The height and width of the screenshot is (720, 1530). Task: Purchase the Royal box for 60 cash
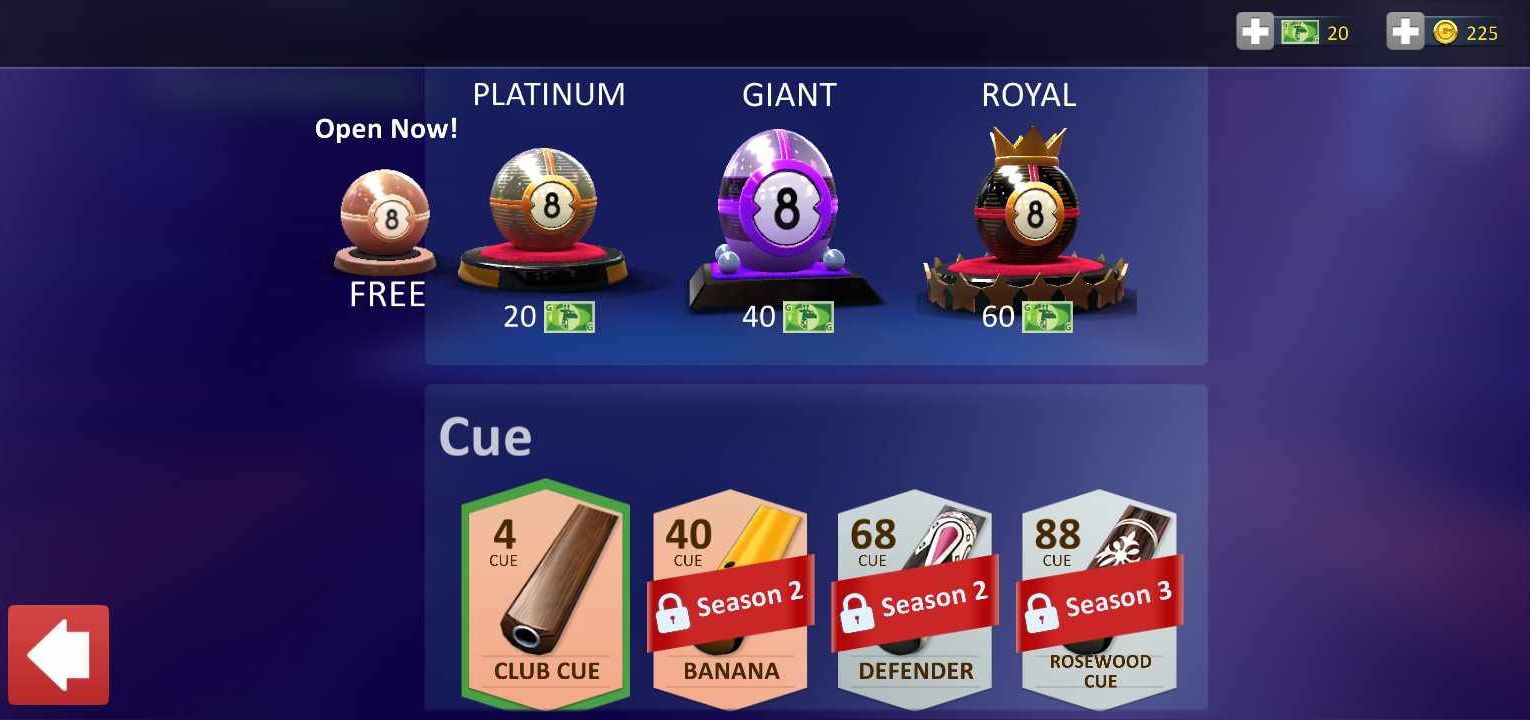coord(1027,316)
